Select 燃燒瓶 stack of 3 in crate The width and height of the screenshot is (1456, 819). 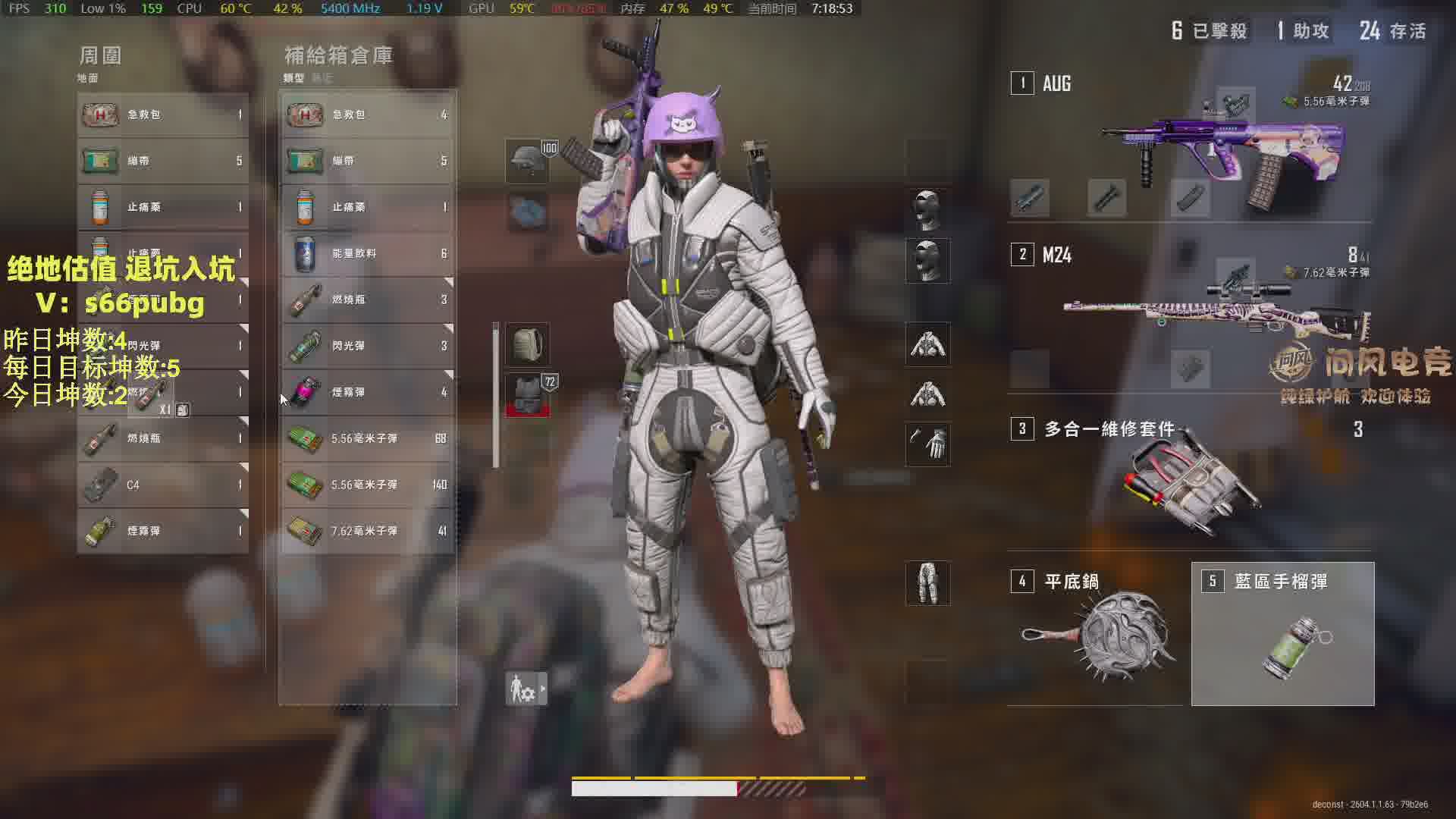click(x=368, y=300)
